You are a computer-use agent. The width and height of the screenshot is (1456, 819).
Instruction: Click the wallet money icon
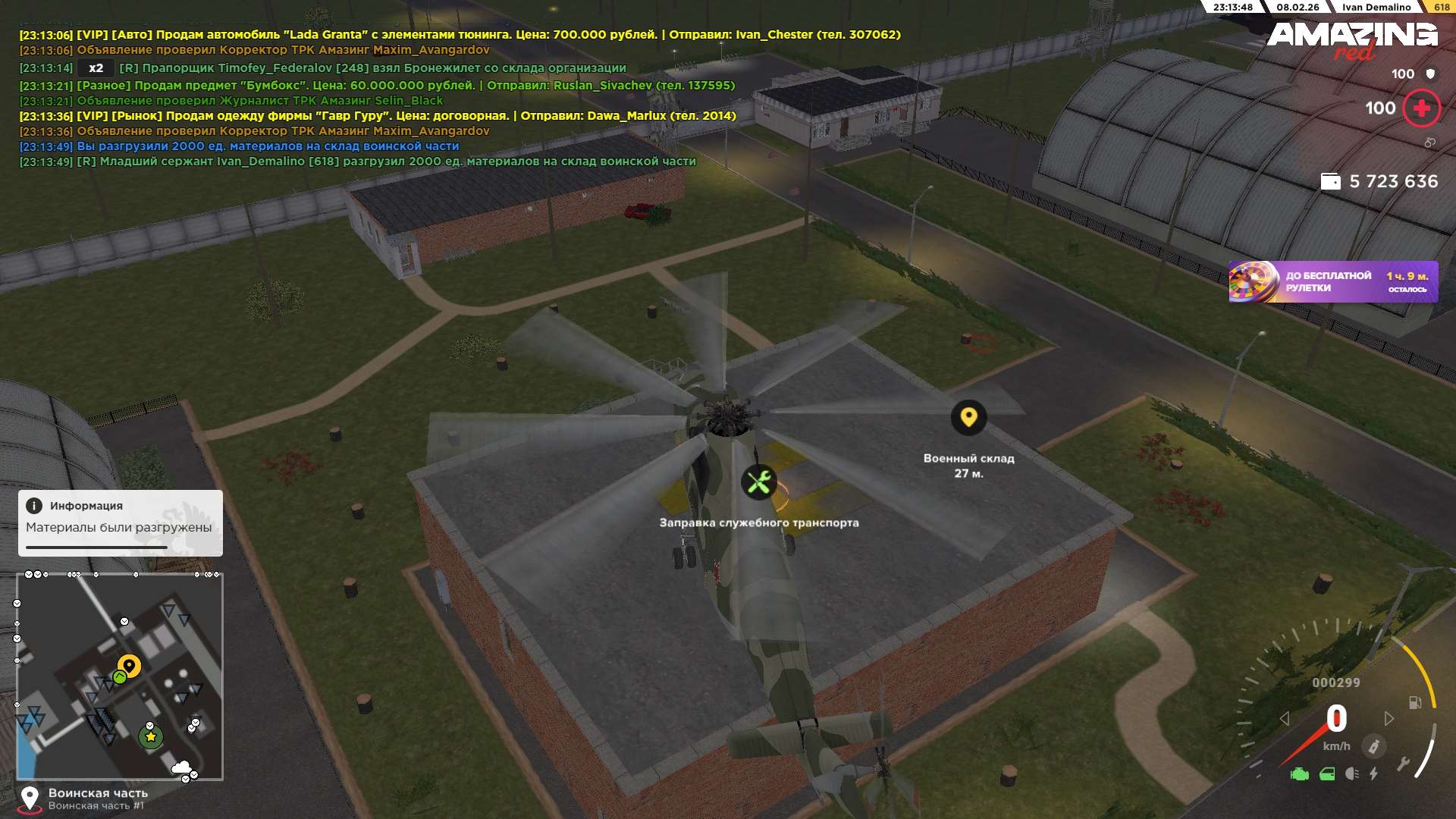coord(1330,182)
